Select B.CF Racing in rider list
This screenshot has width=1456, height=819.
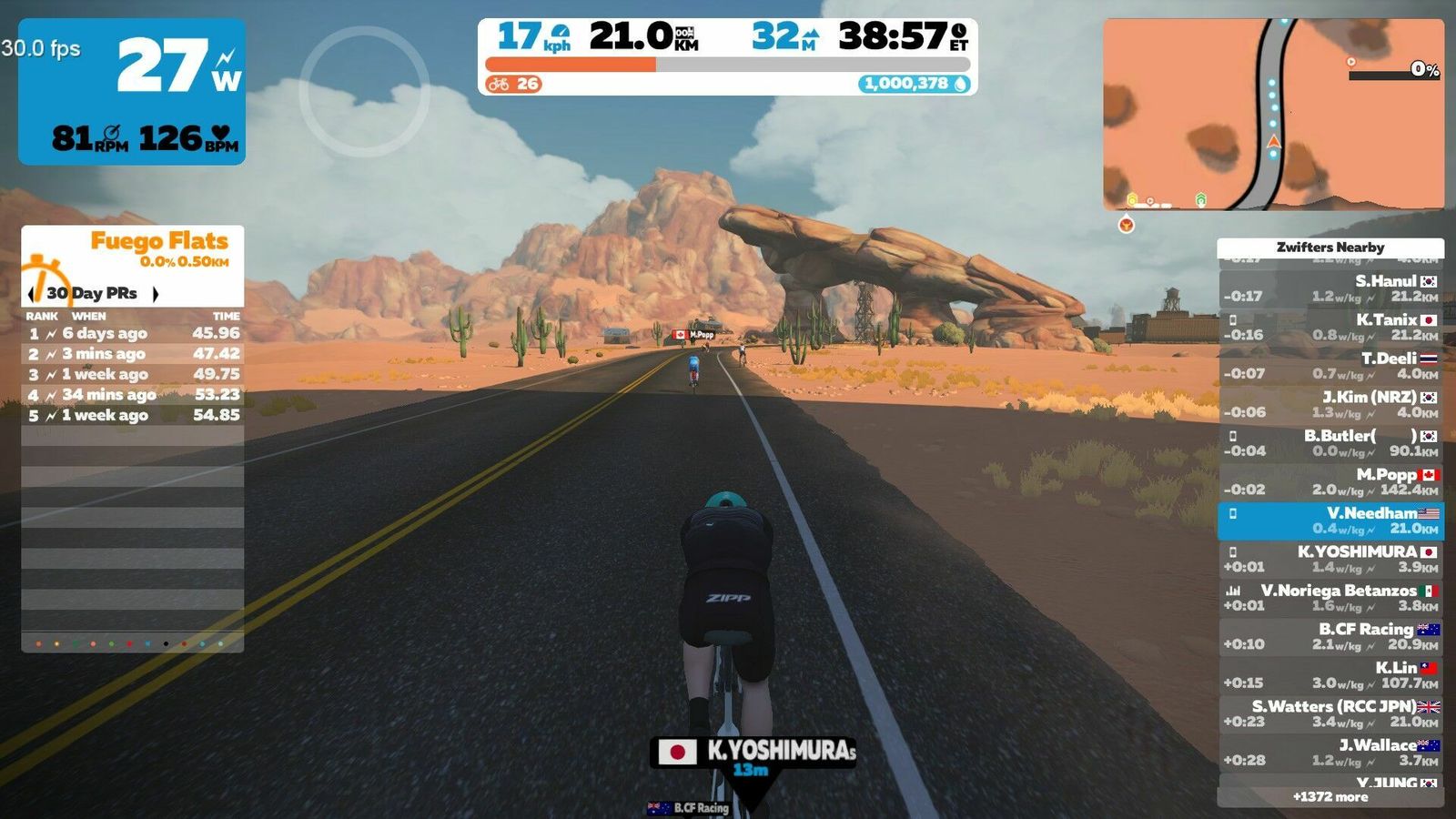pyautogui.click(x=1330, y=636)
